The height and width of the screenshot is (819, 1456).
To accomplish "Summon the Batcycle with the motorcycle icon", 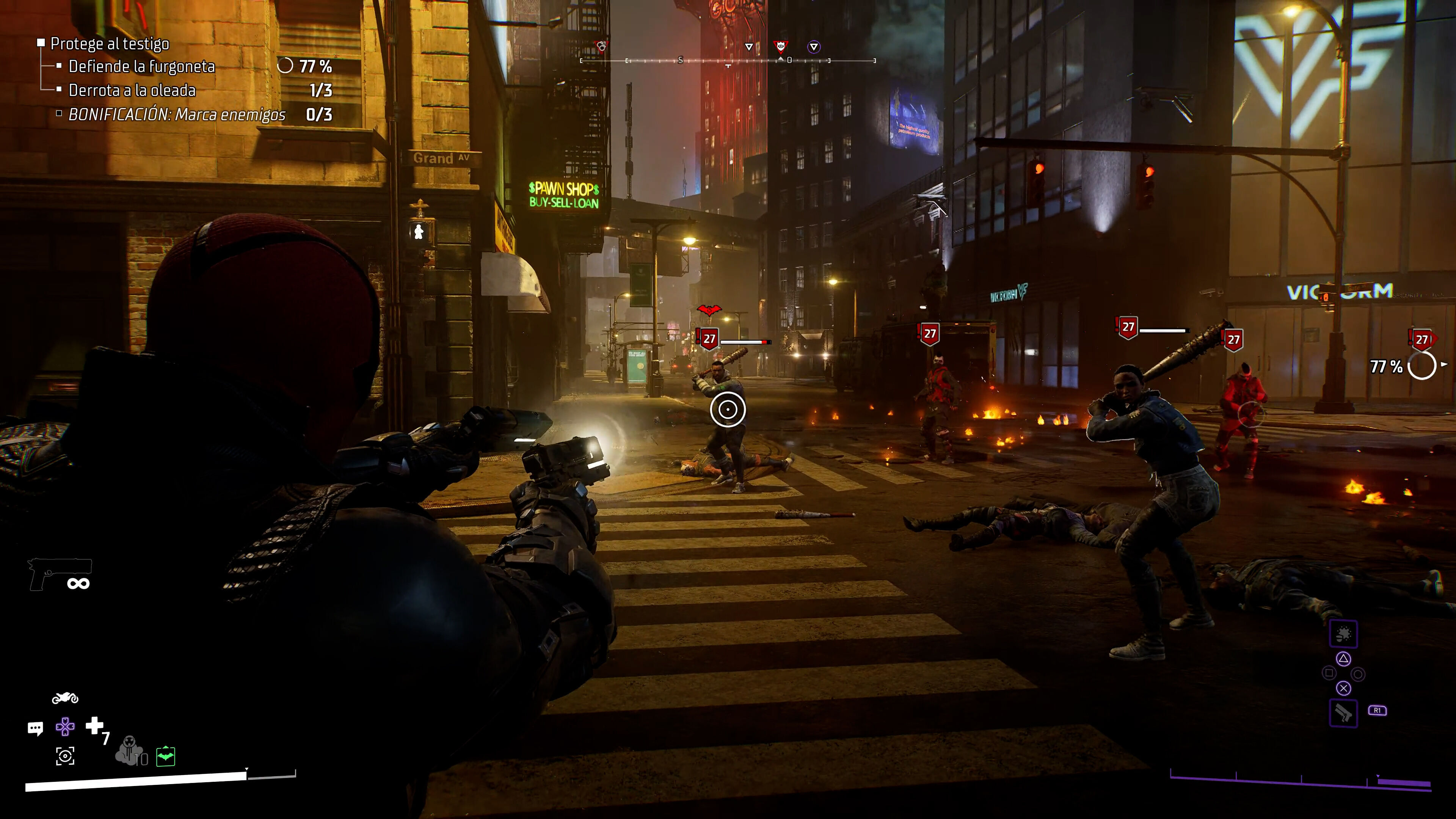I will click(x=65, y=698).
